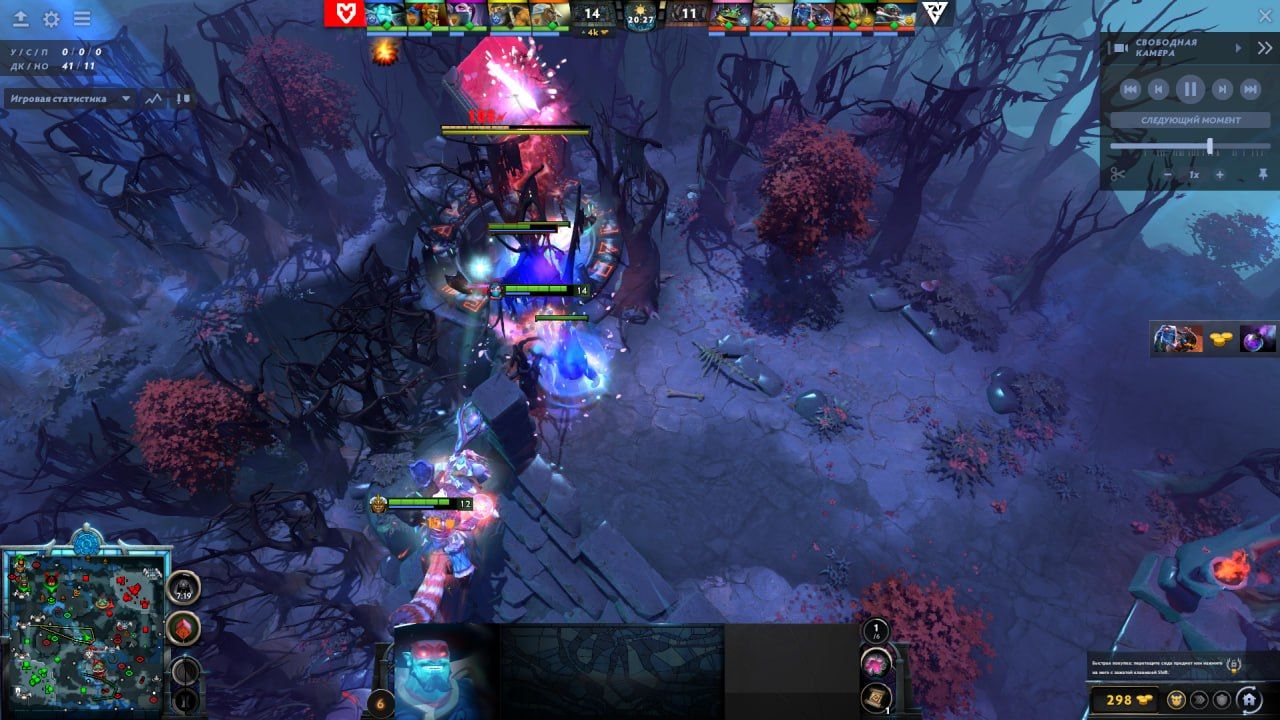Viewport: 1280px width, 720px height.
Task: Open the hamburger menu top-left
Action: (82, 17)
